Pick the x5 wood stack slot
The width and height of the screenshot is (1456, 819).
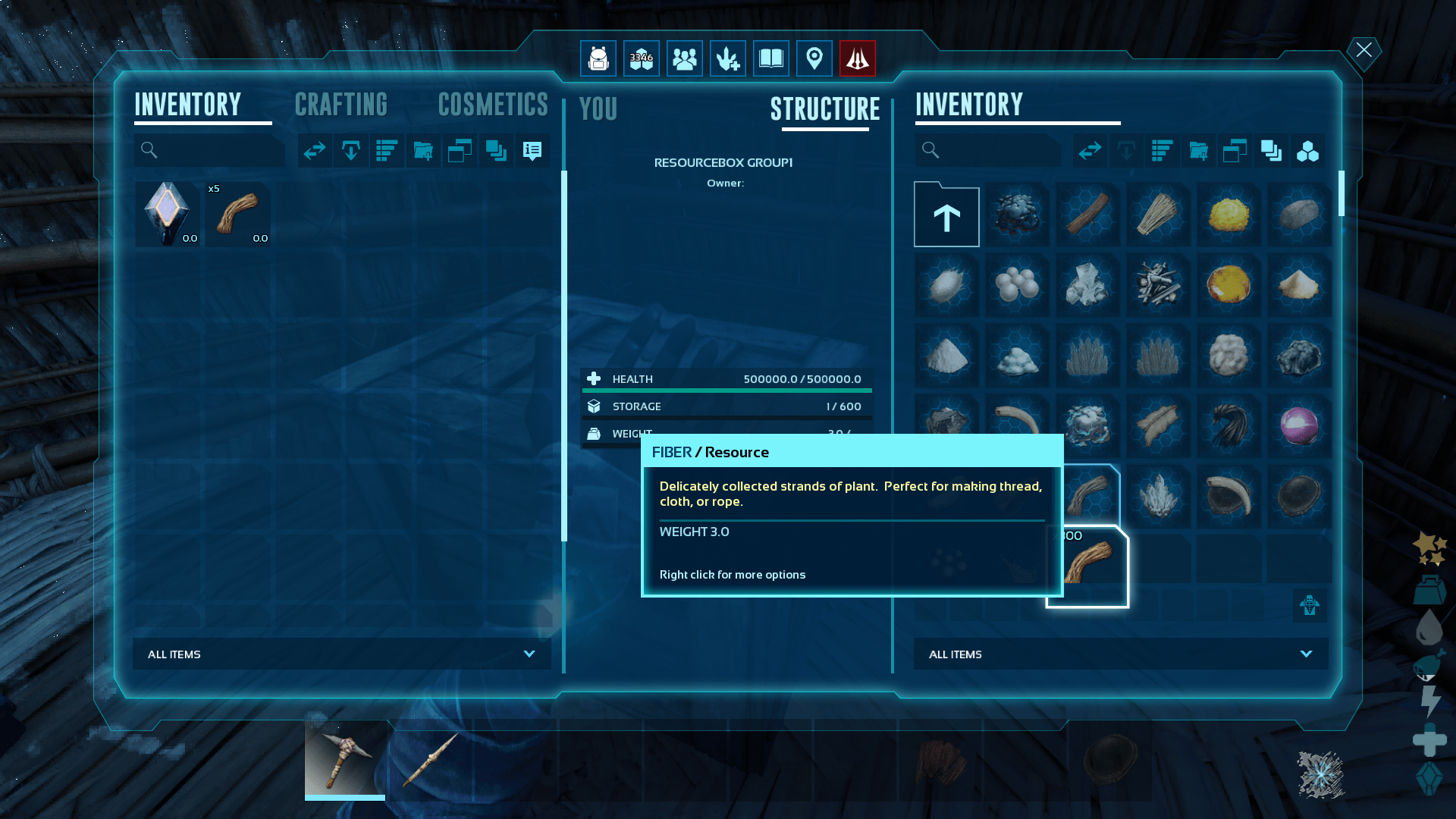pos(238,214)
